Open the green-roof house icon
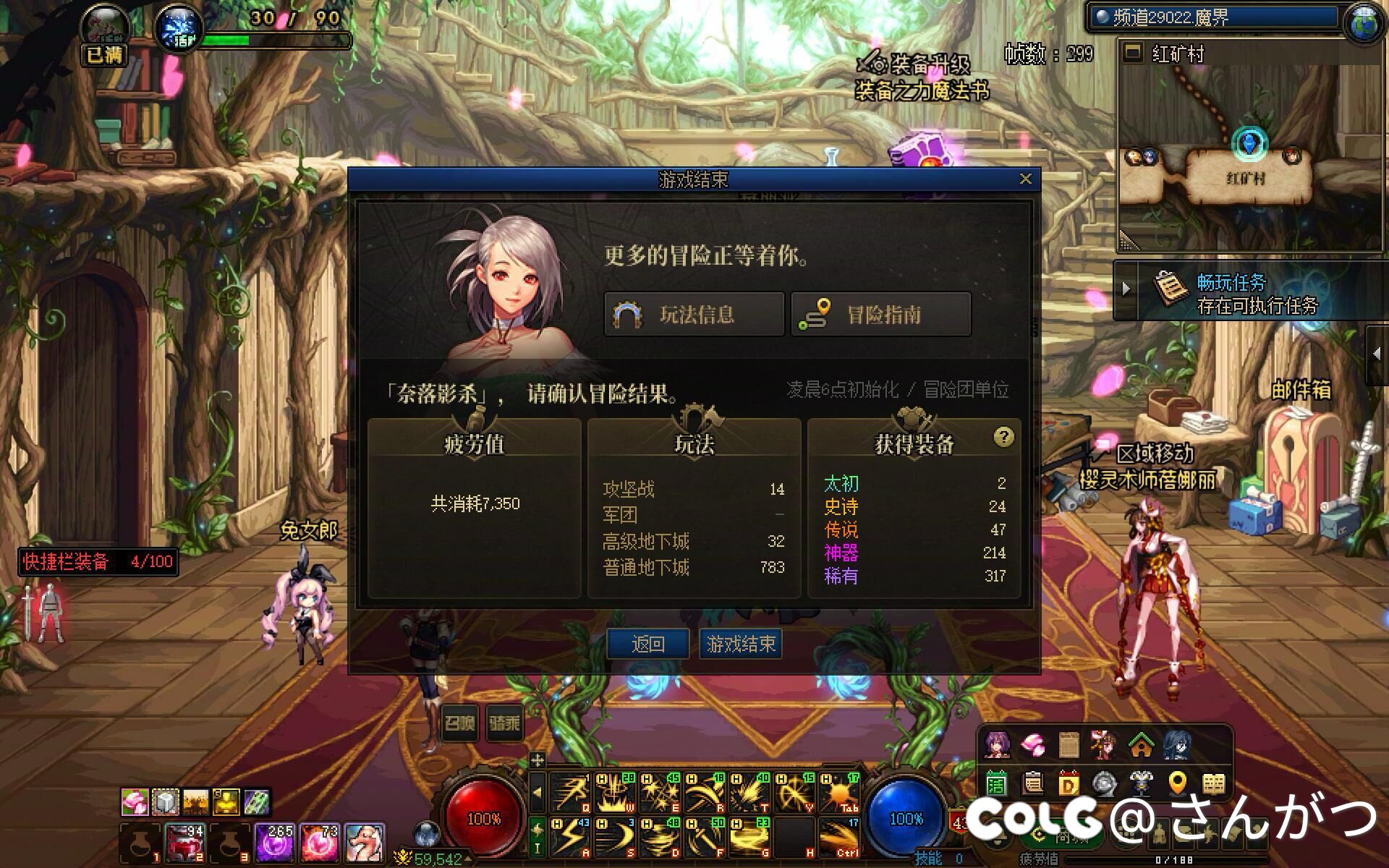The width and height of the screenshot is (1389, 868). (x=1141, y=745)
